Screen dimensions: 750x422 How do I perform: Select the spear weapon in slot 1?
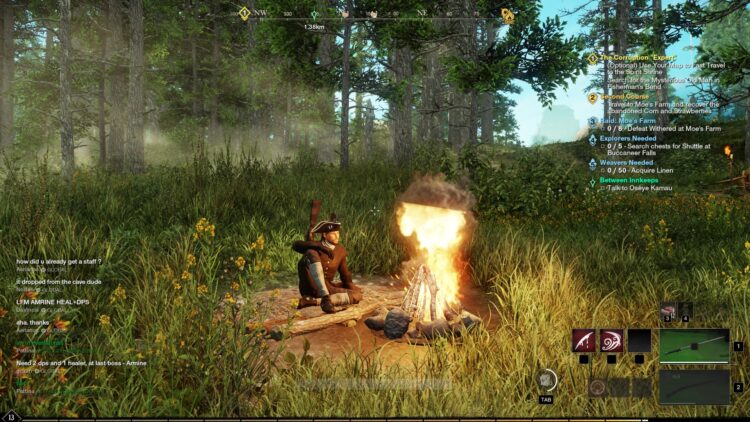693,345
